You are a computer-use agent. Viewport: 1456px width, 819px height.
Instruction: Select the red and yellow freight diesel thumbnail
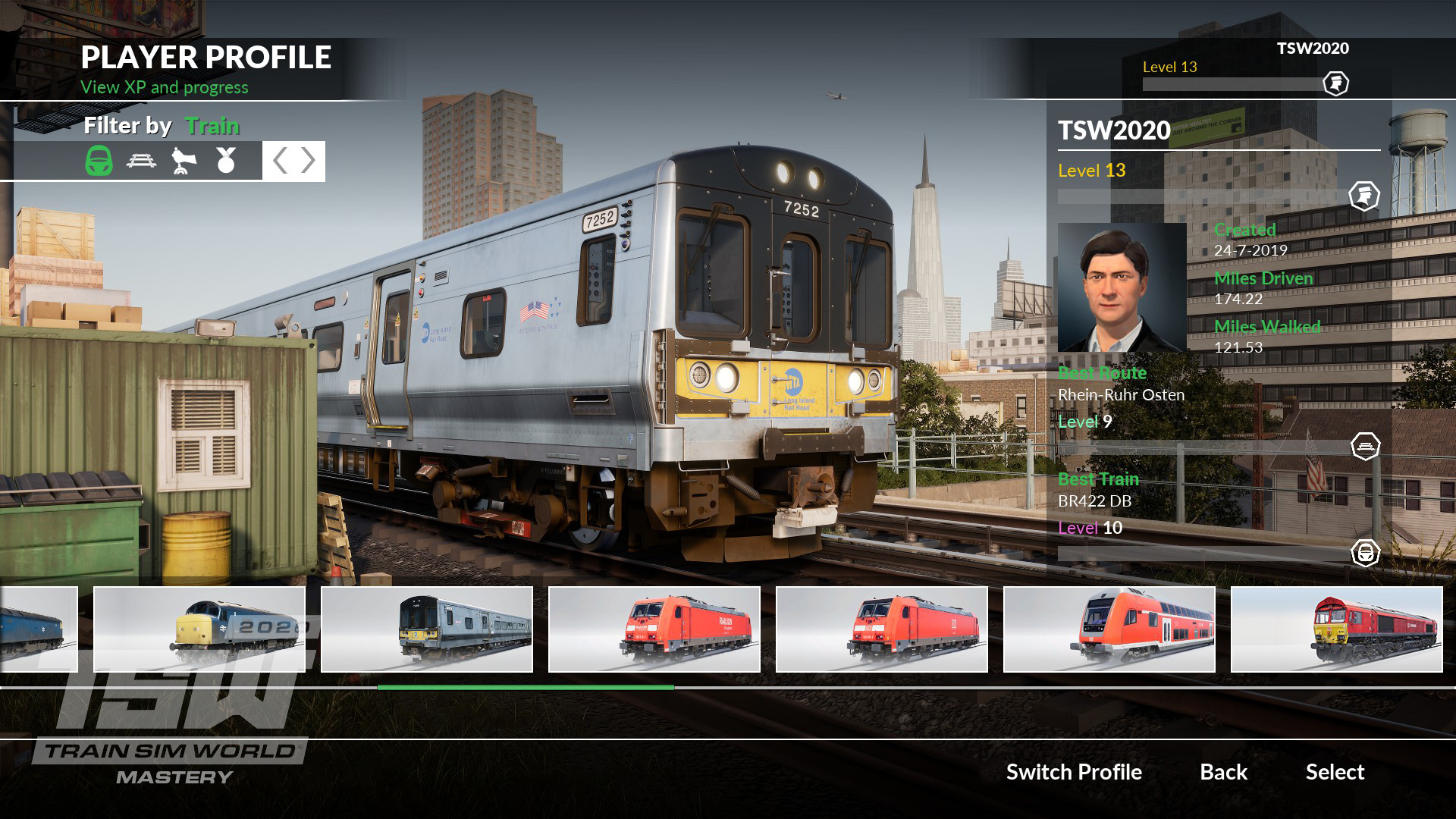(1337, 629)
